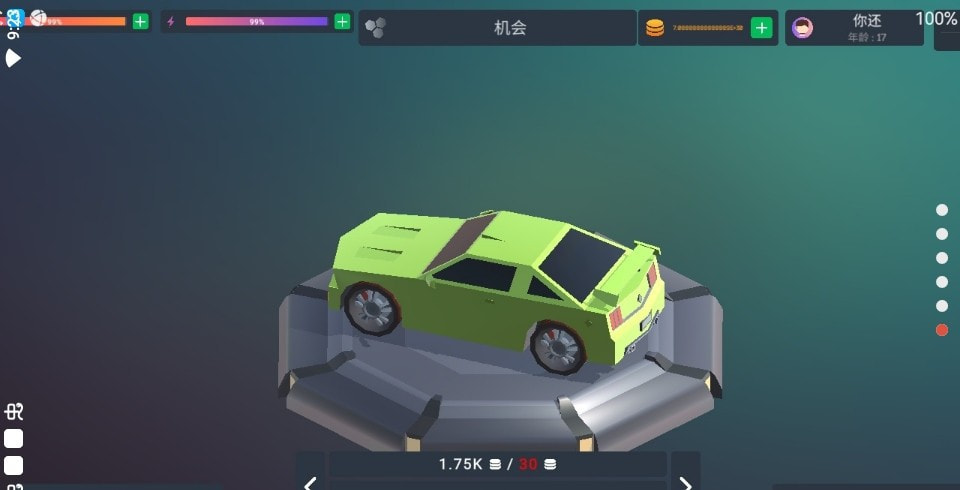This screenshot has height=490, width=960.
Task: Click the 1.75K car price bar
Action: pyautogui.click(x=497, y=464)
